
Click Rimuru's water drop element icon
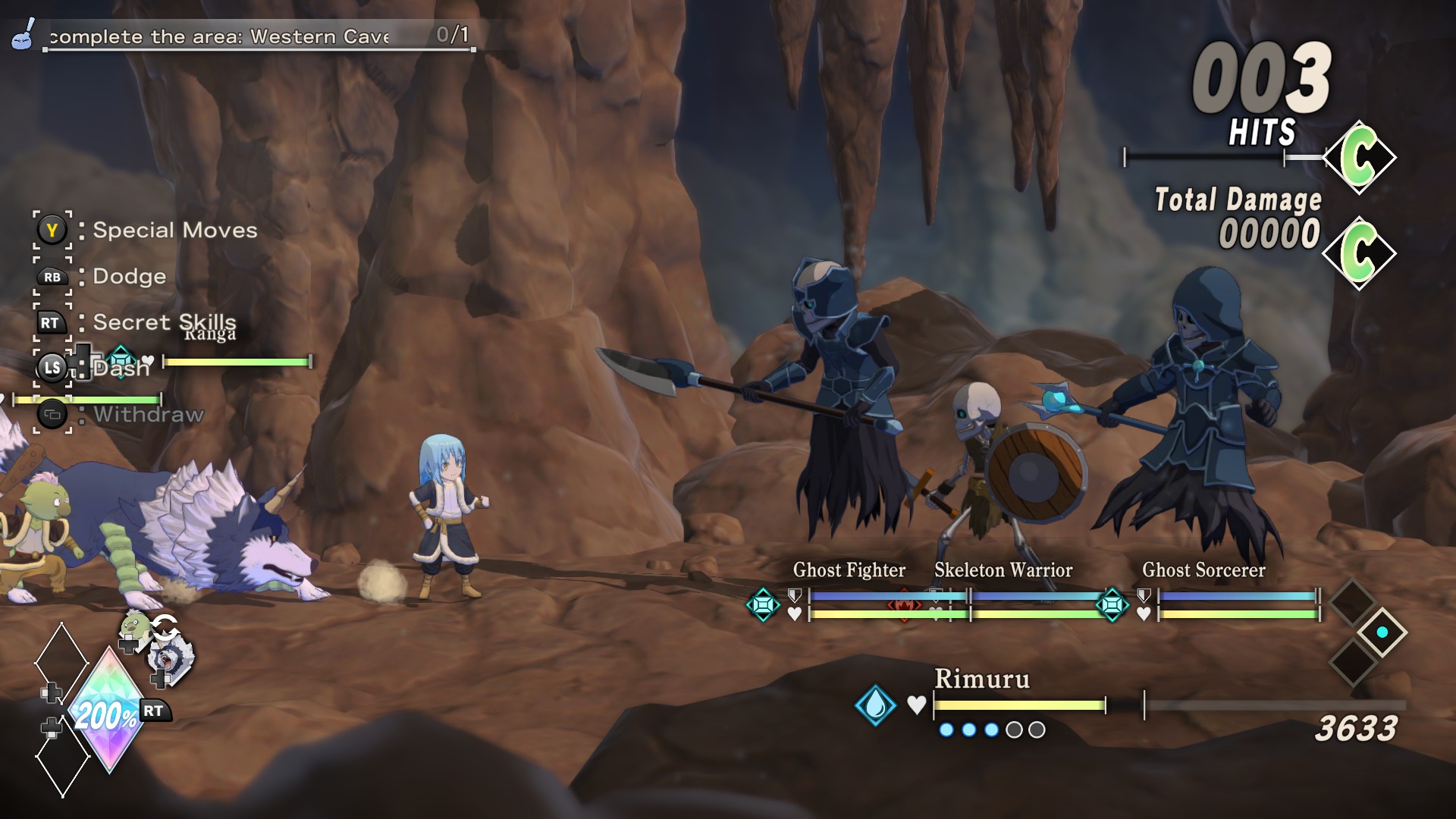tap(875, 704)
